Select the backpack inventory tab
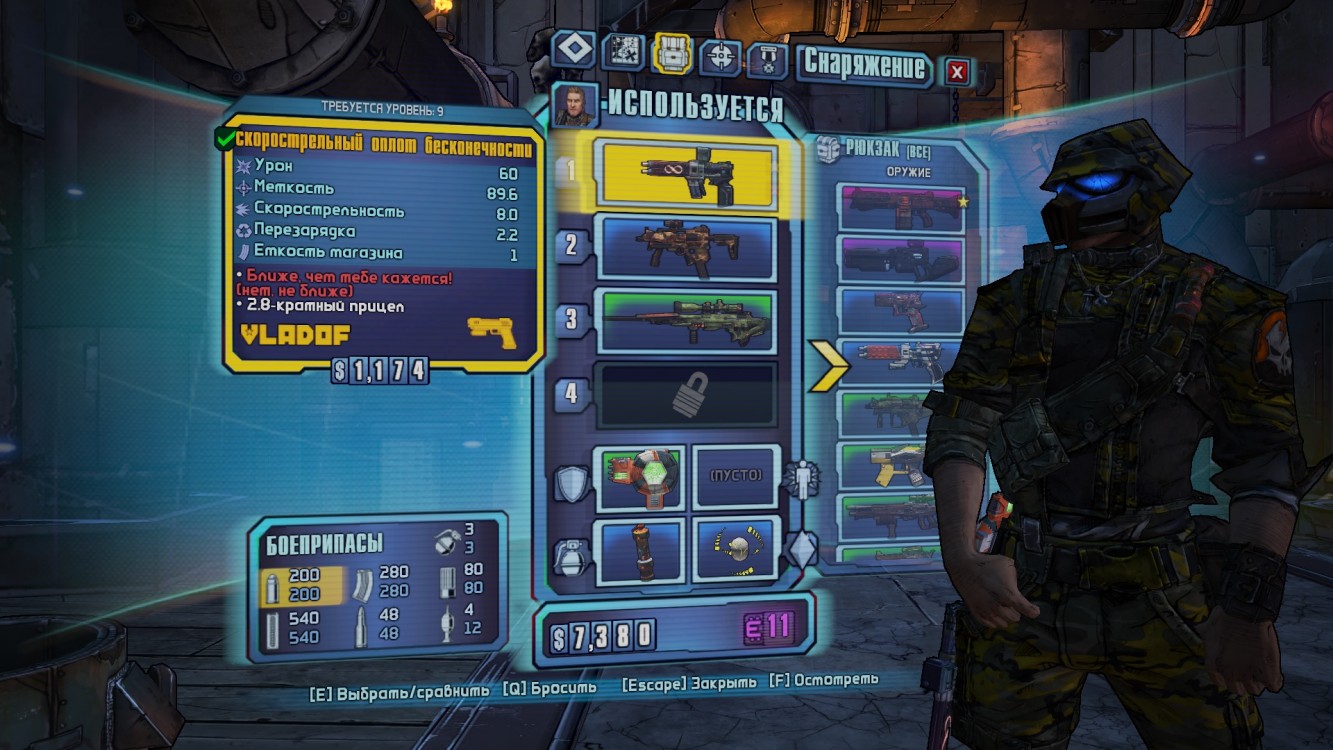Viewport: 1333px width, 750px height. coord(672,52)
